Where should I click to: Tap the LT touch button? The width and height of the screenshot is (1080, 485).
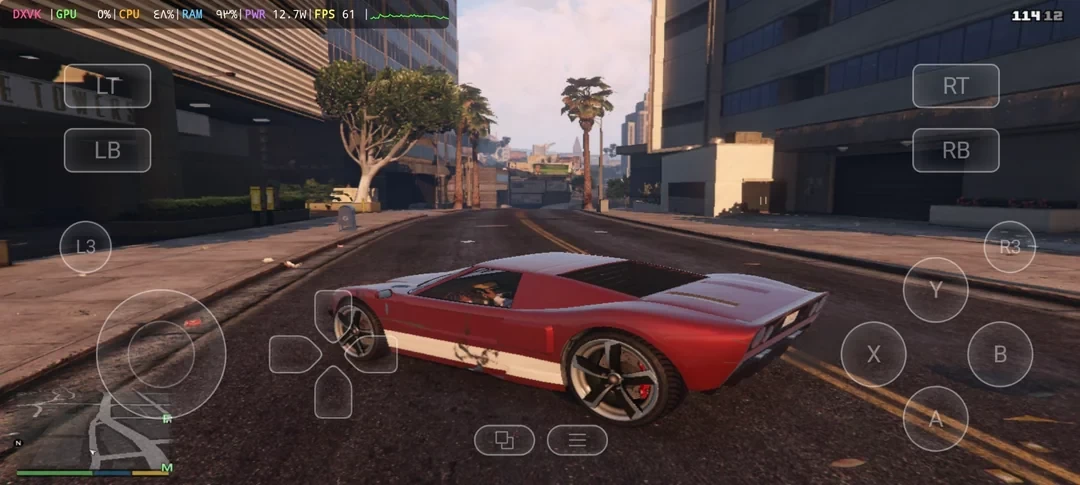click(108, 86)
